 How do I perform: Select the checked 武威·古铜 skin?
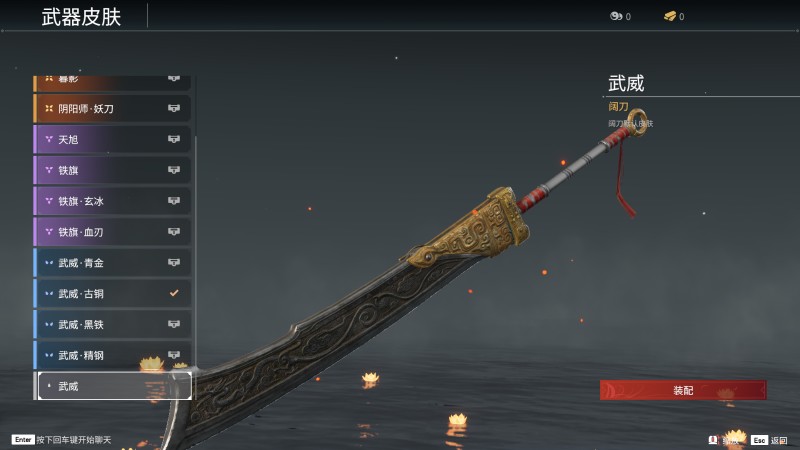112,294
